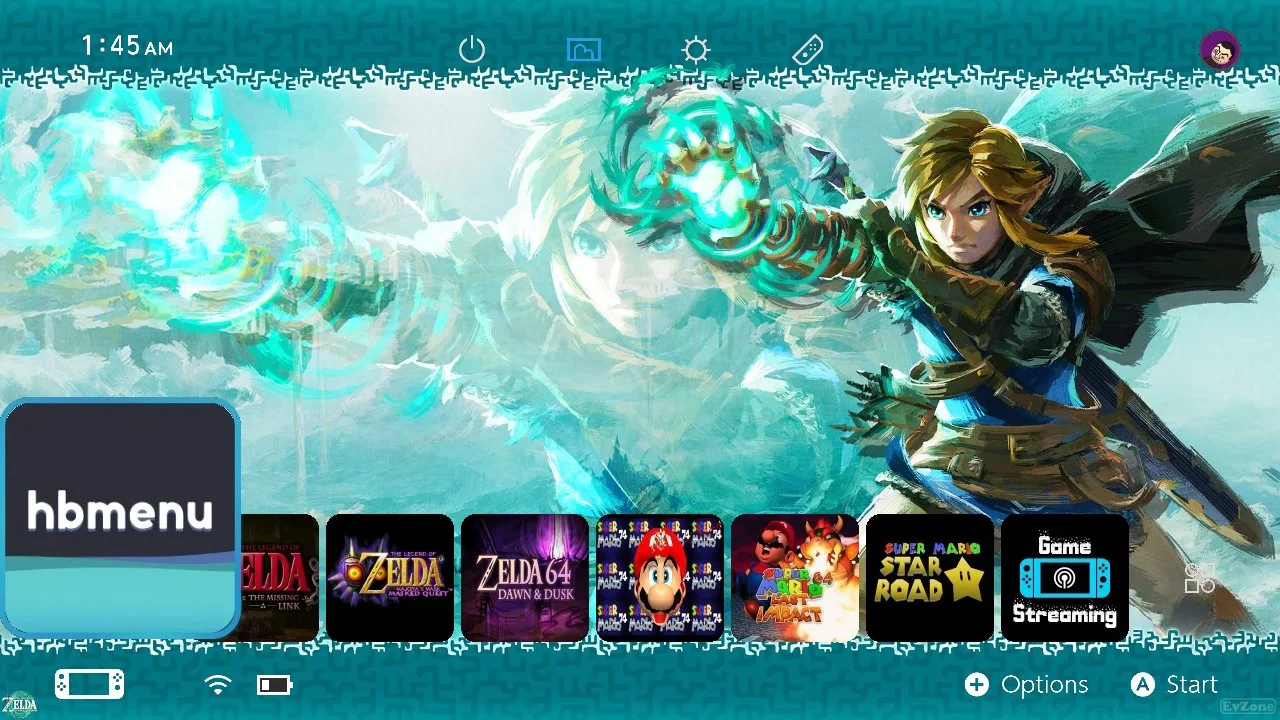Open the Sleep Mode power icon
The width and height of the screenshot is (1280, 720).
(x=471, y=49)
